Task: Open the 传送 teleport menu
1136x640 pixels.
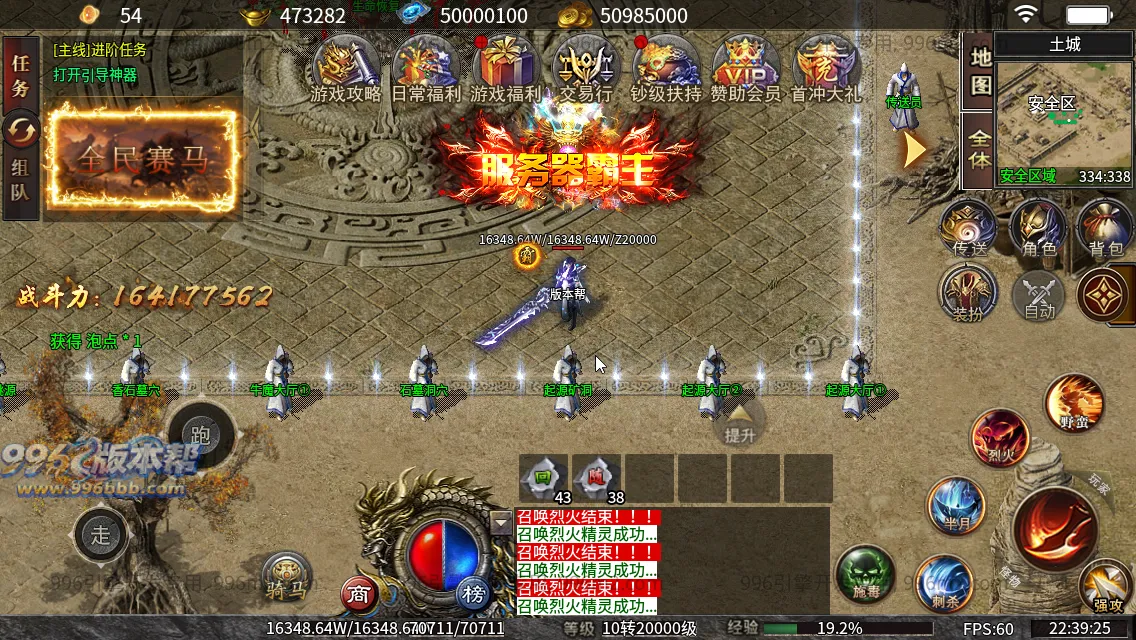Action: point(969,229)
